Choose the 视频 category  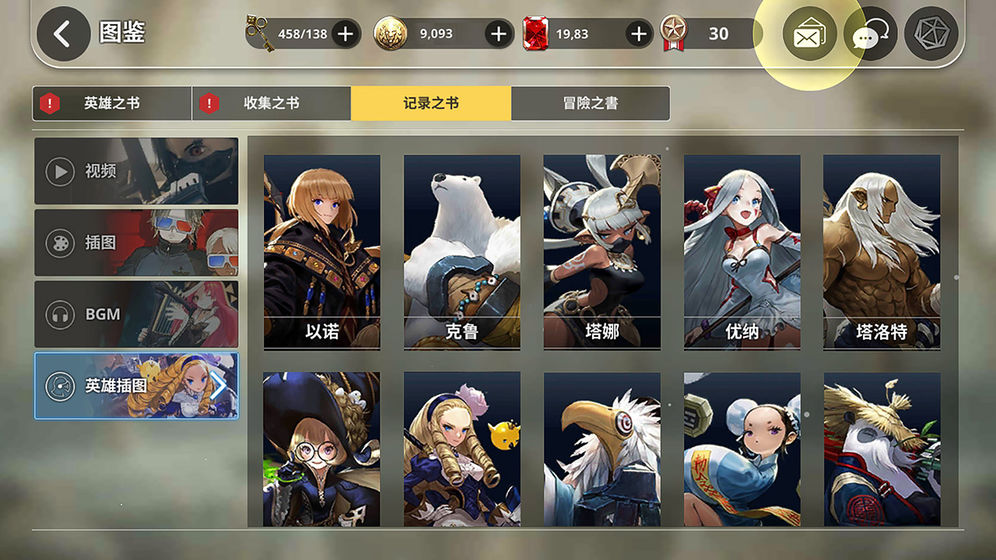click(136, 171)
